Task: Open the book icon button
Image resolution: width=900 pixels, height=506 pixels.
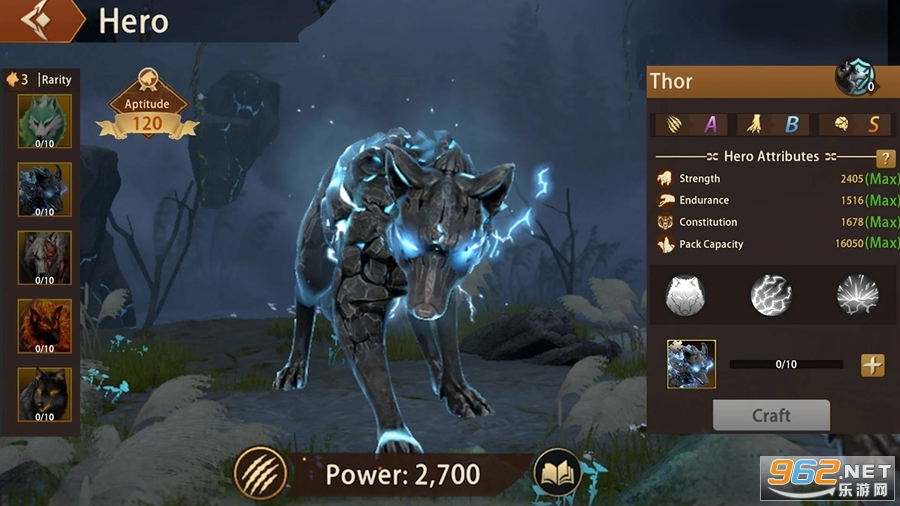Action: [x=558, y=472]
